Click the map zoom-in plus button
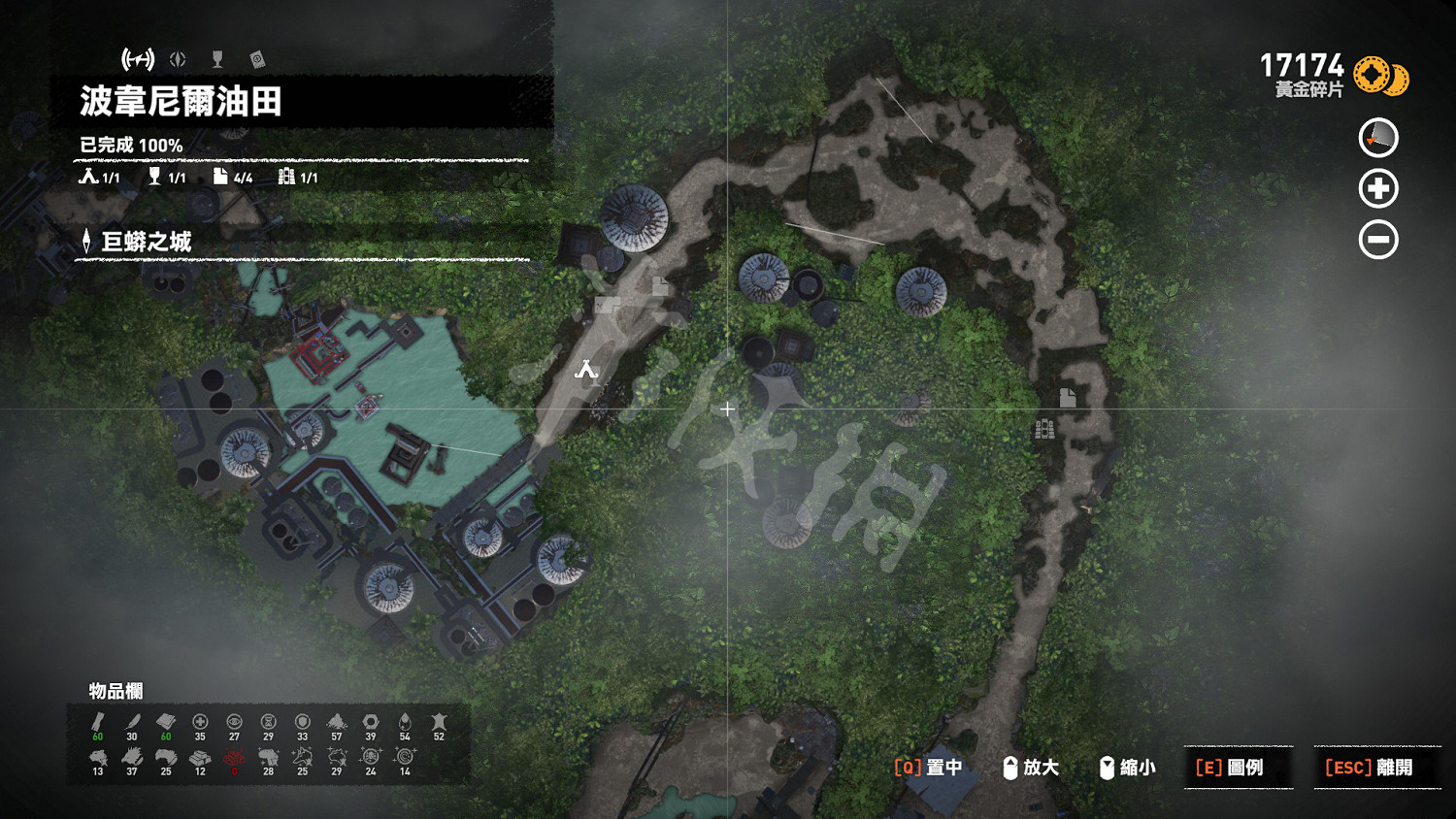Screen dimensions: 1456x819 pos(1378,188)
